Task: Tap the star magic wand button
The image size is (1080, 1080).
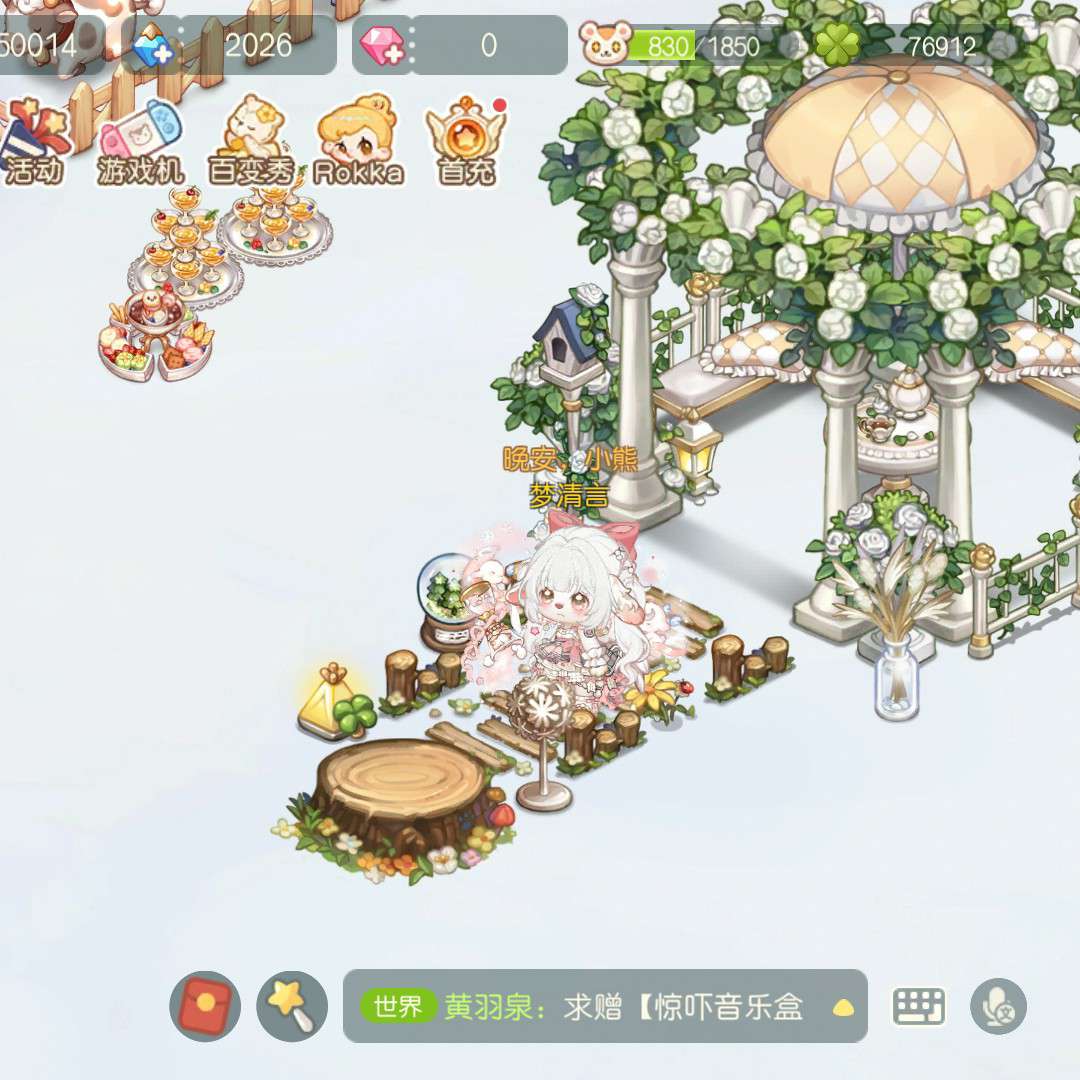Action: point(292,1007)
